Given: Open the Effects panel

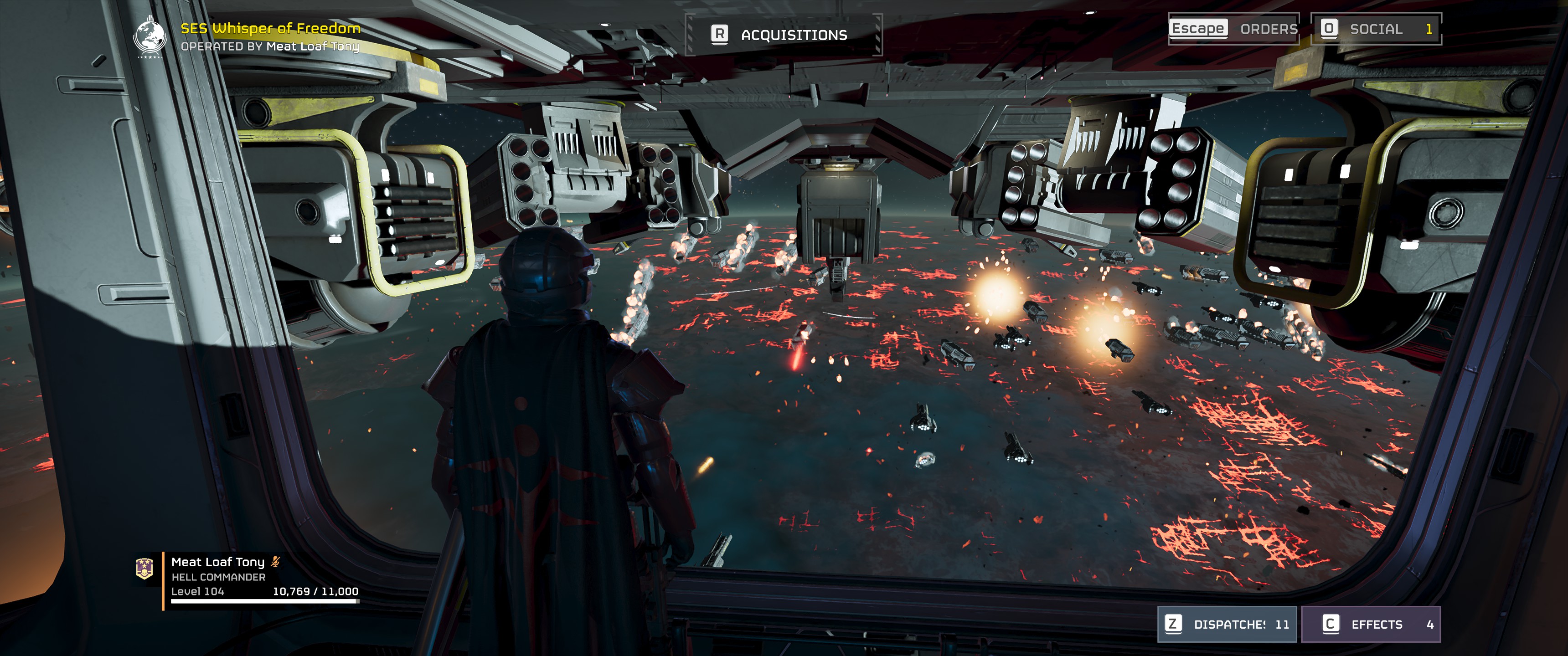Looking at the screenshot, I should click(x=1370, y=625).
